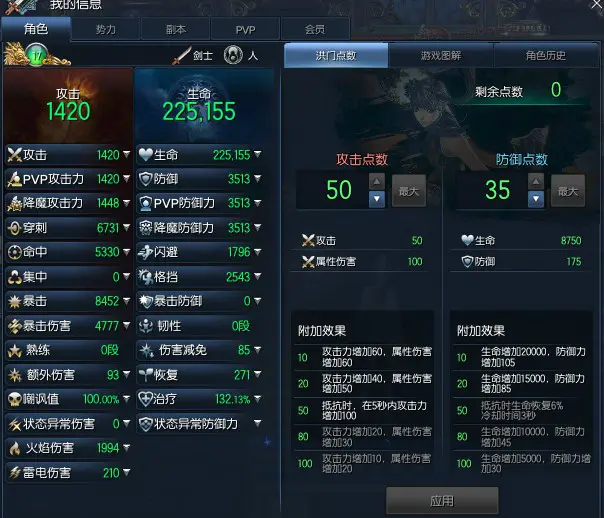Increase 防御点数 with the up arrow

535,181
